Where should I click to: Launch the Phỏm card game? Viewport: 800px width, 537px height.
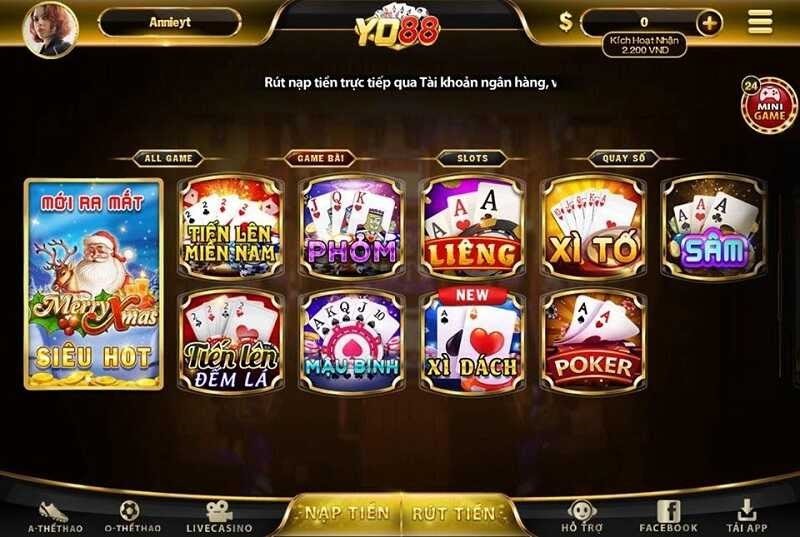coord(351,226)
